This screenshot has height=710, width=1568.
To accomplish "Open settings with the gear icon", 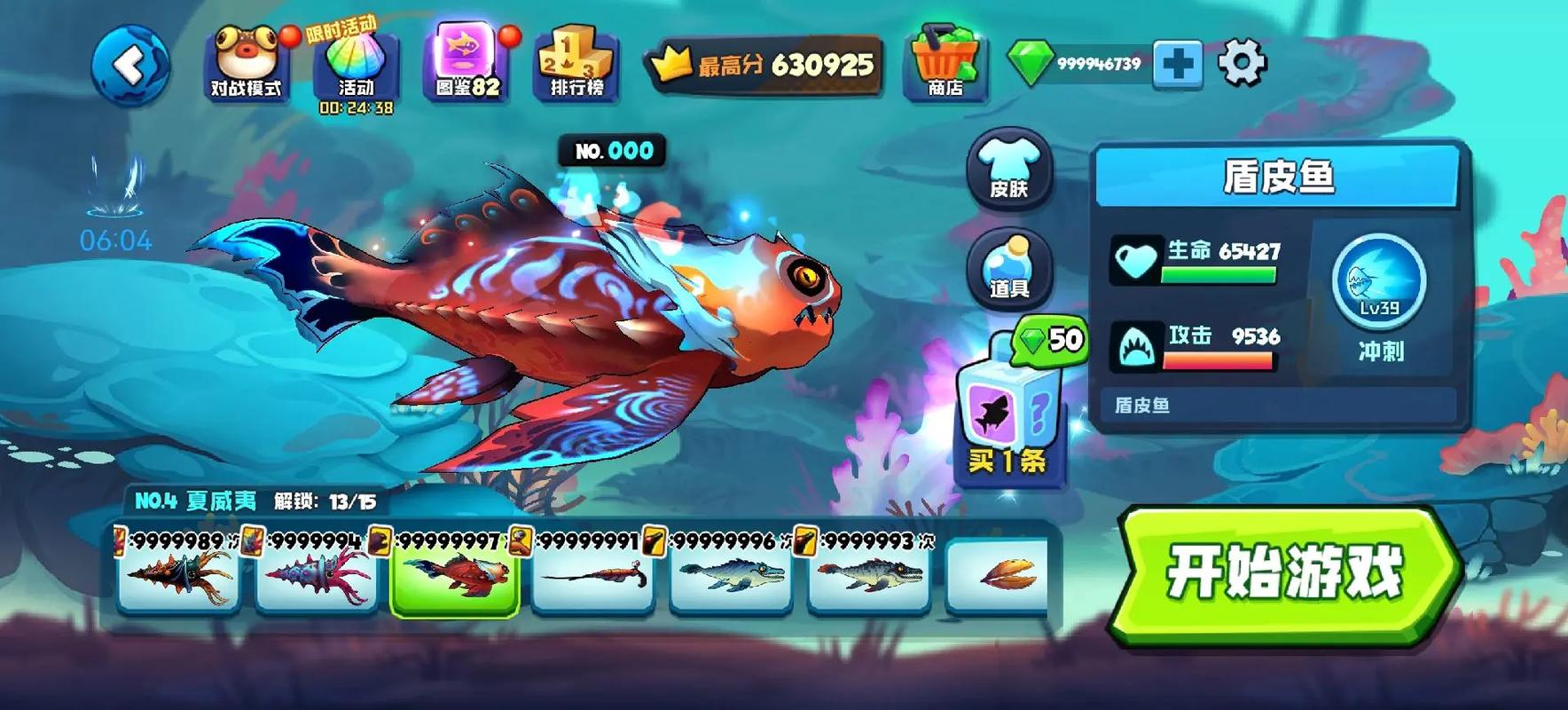I will 1242,63.
